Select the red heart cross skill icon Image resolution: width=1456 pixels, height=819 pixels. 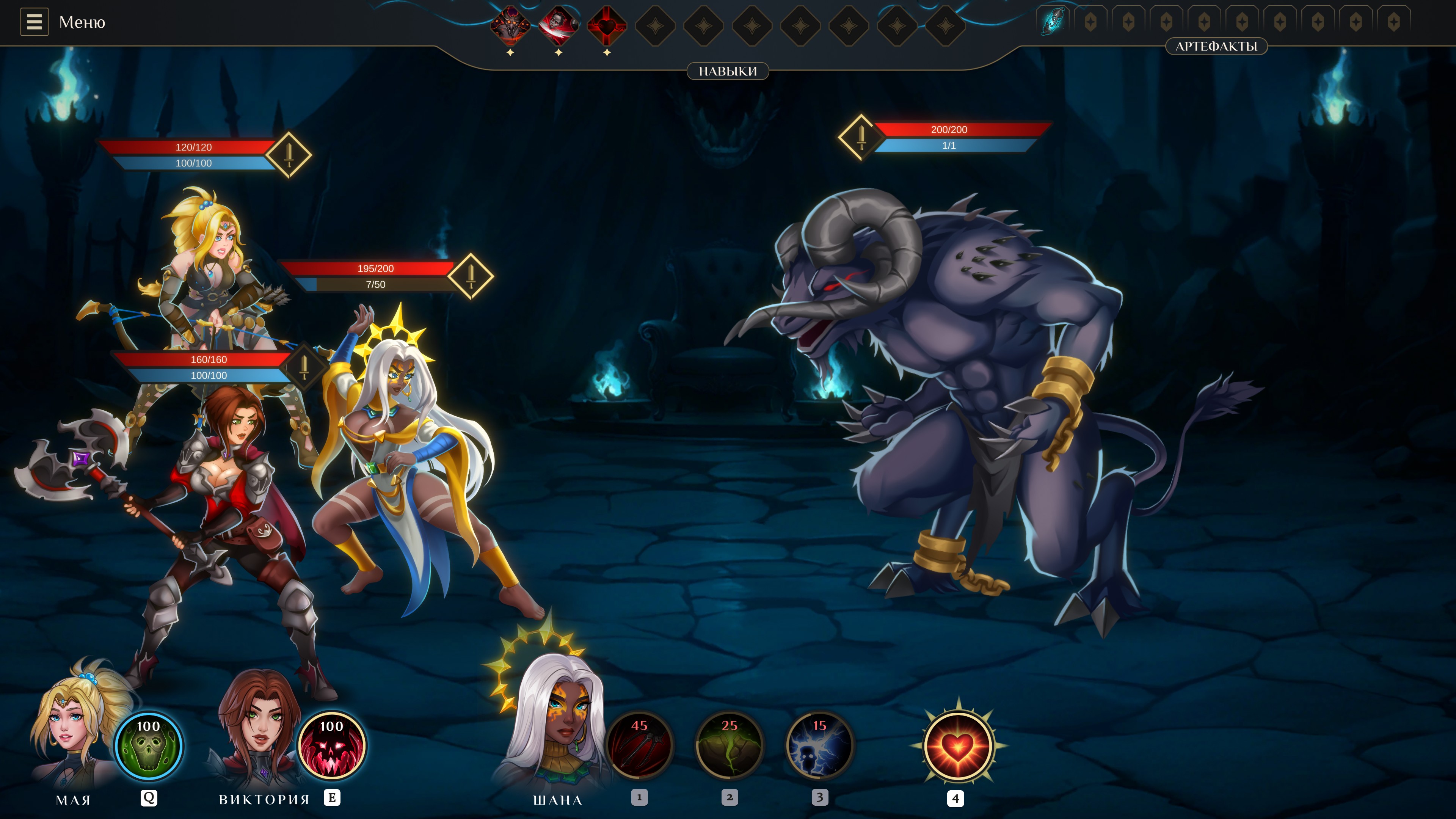607,25
